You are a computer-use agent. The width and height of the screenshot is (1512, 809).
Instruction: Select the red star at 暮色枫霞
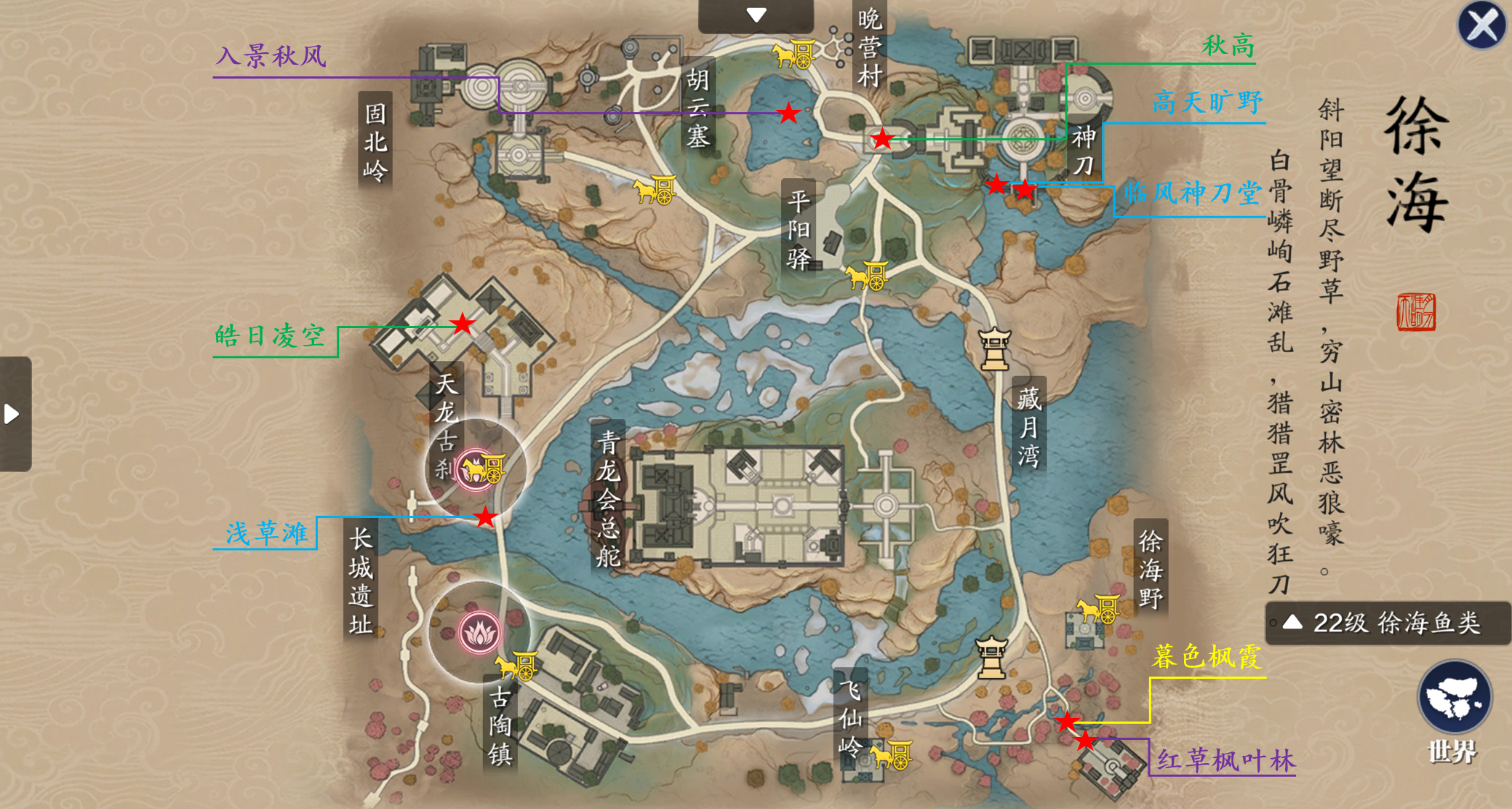pos(1066,722)
